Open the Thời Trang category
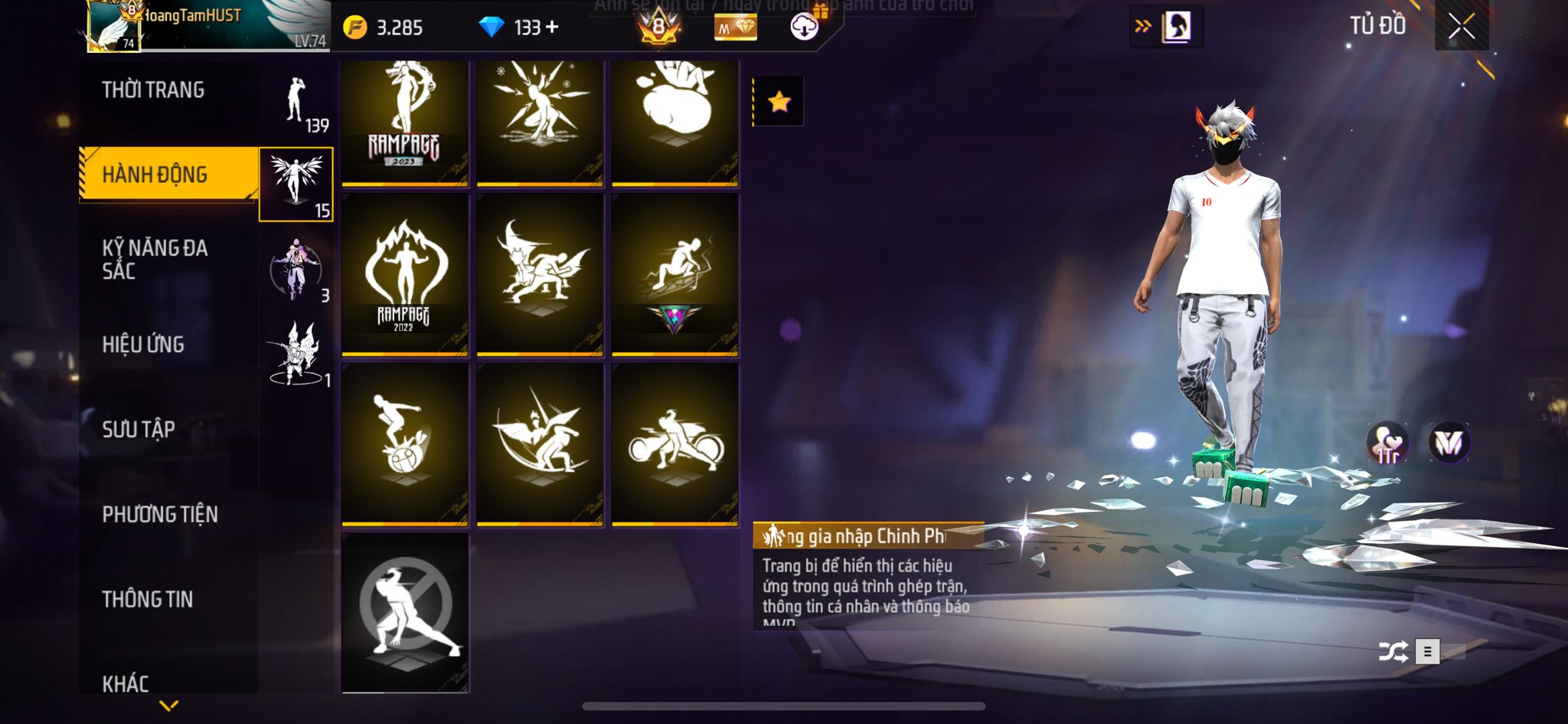 click(153, 90)
